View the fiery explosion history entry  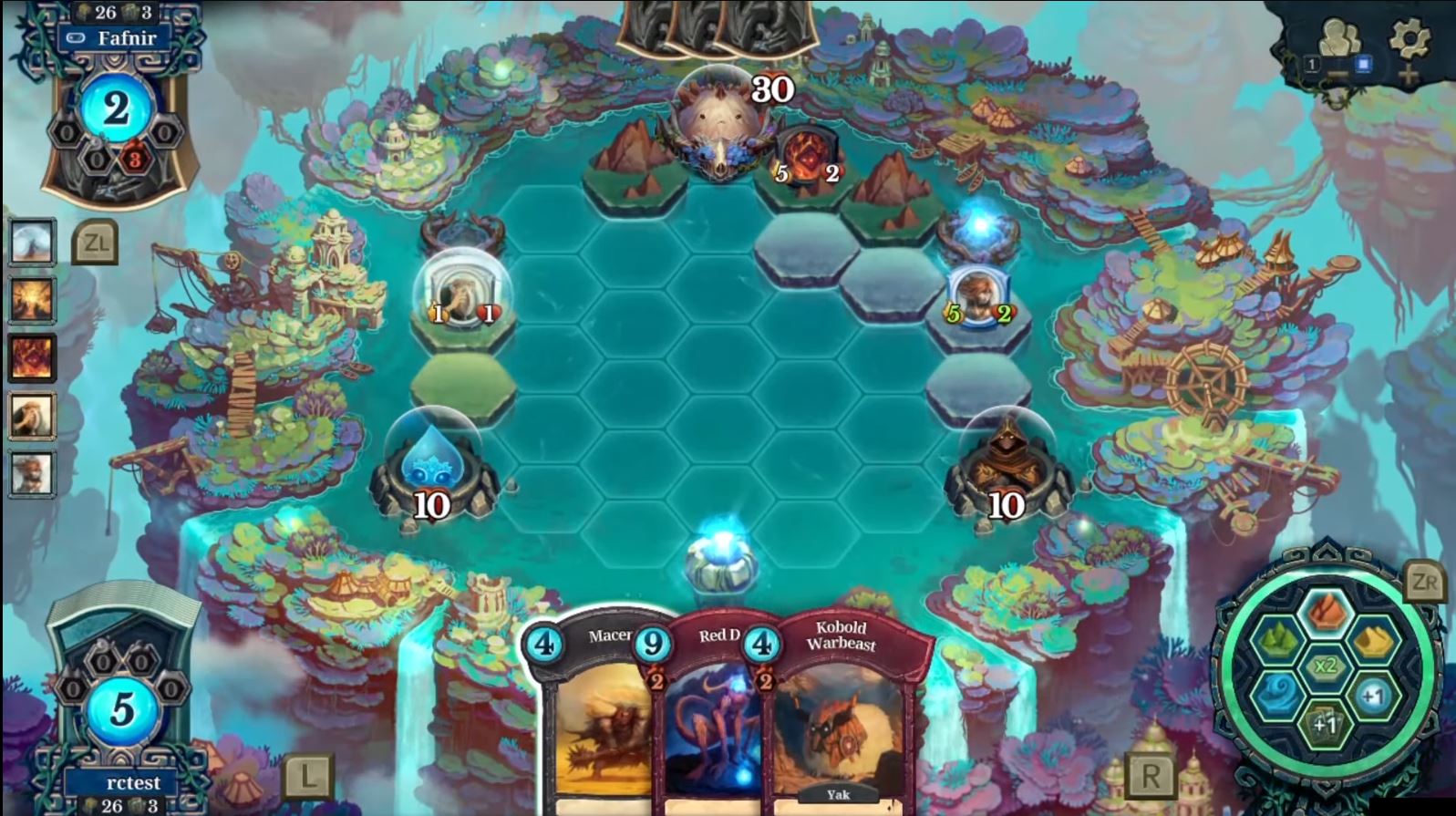click(32, 300)
